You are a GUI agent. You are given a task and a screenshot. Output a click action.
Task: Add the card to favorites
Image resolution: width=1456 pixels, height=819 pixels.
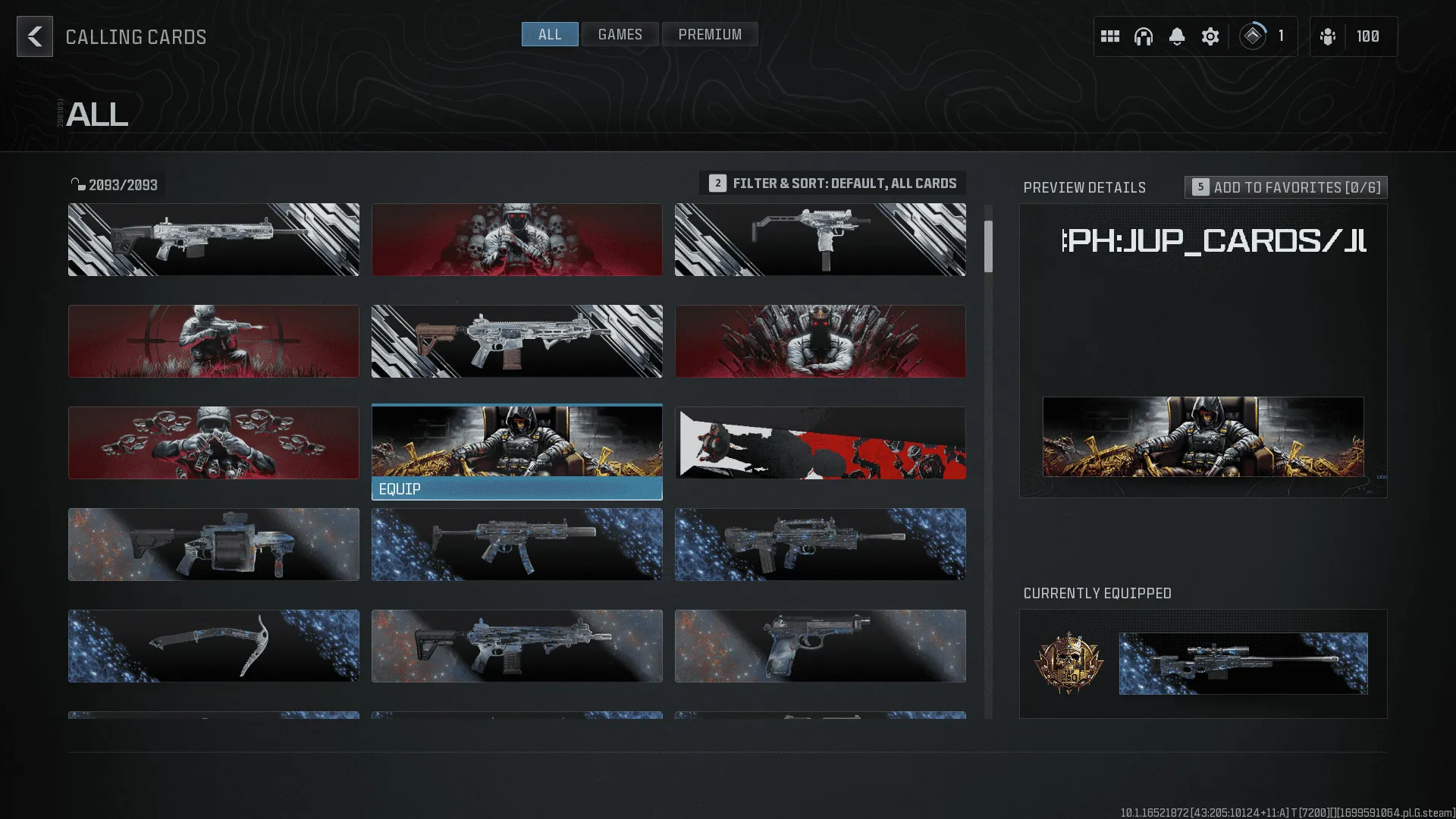tap(1286, 187)
